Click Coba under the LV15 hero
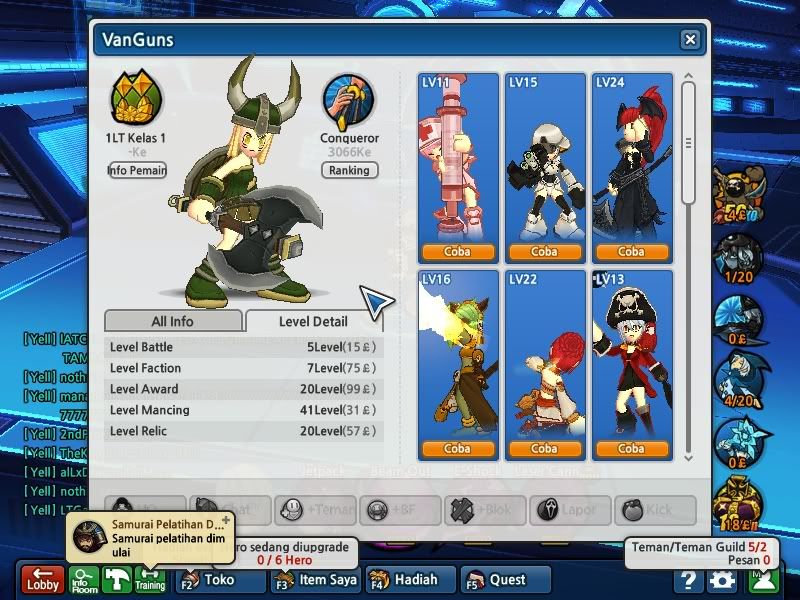Viewport: 800px width, 600px height. point(544,251)
